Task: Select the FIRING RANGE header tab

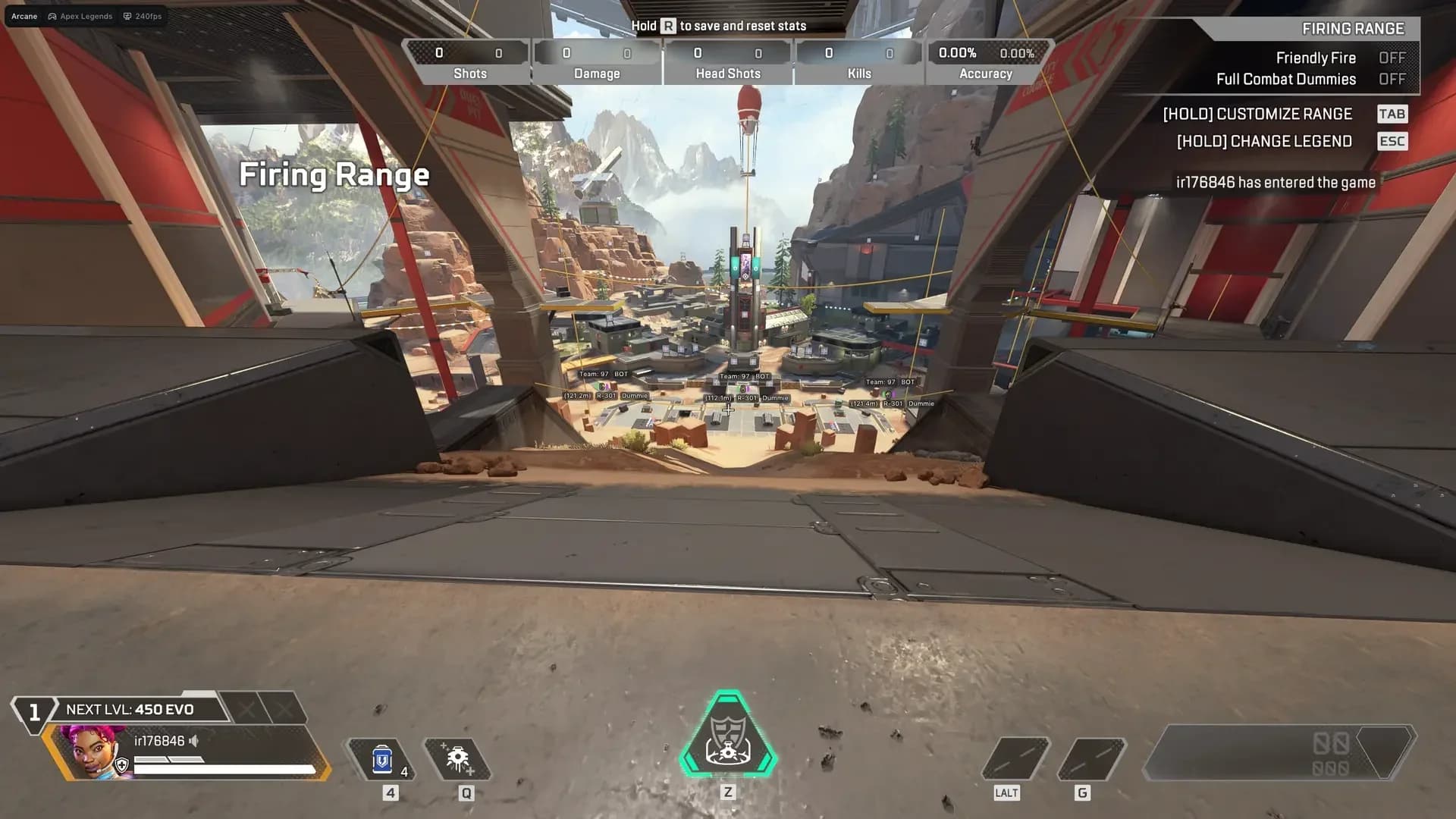Action: 1353,29
